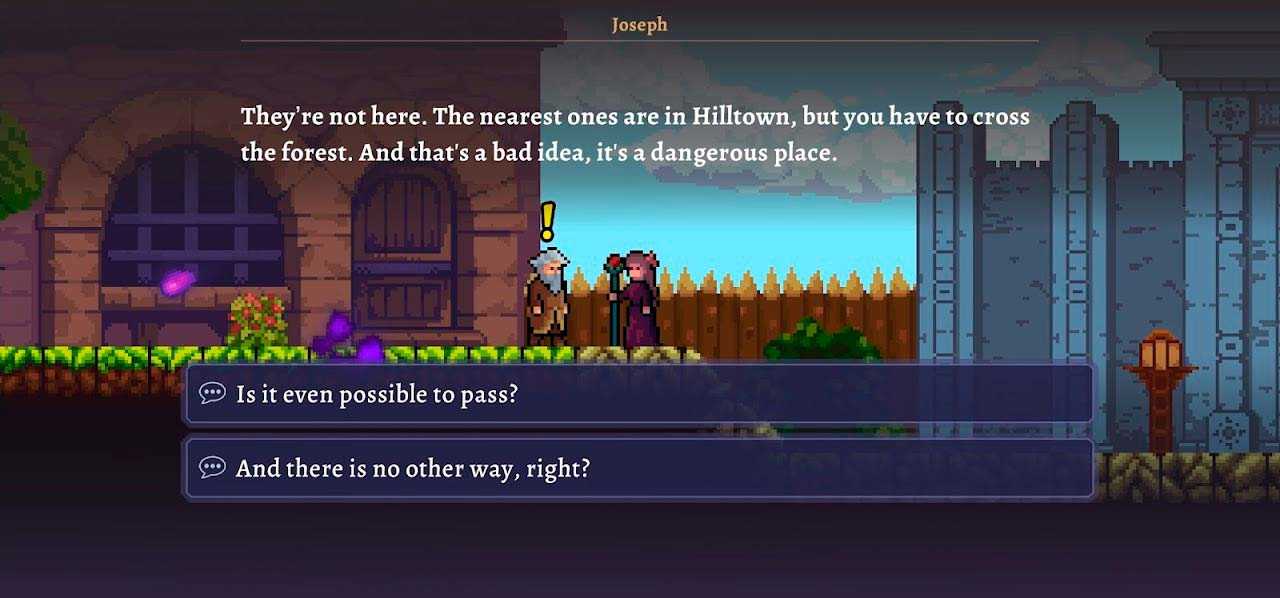Choose "Is it even possible to pass?" reply
1280x598 pixels.
pyautogui.click(x=638, y=394)
